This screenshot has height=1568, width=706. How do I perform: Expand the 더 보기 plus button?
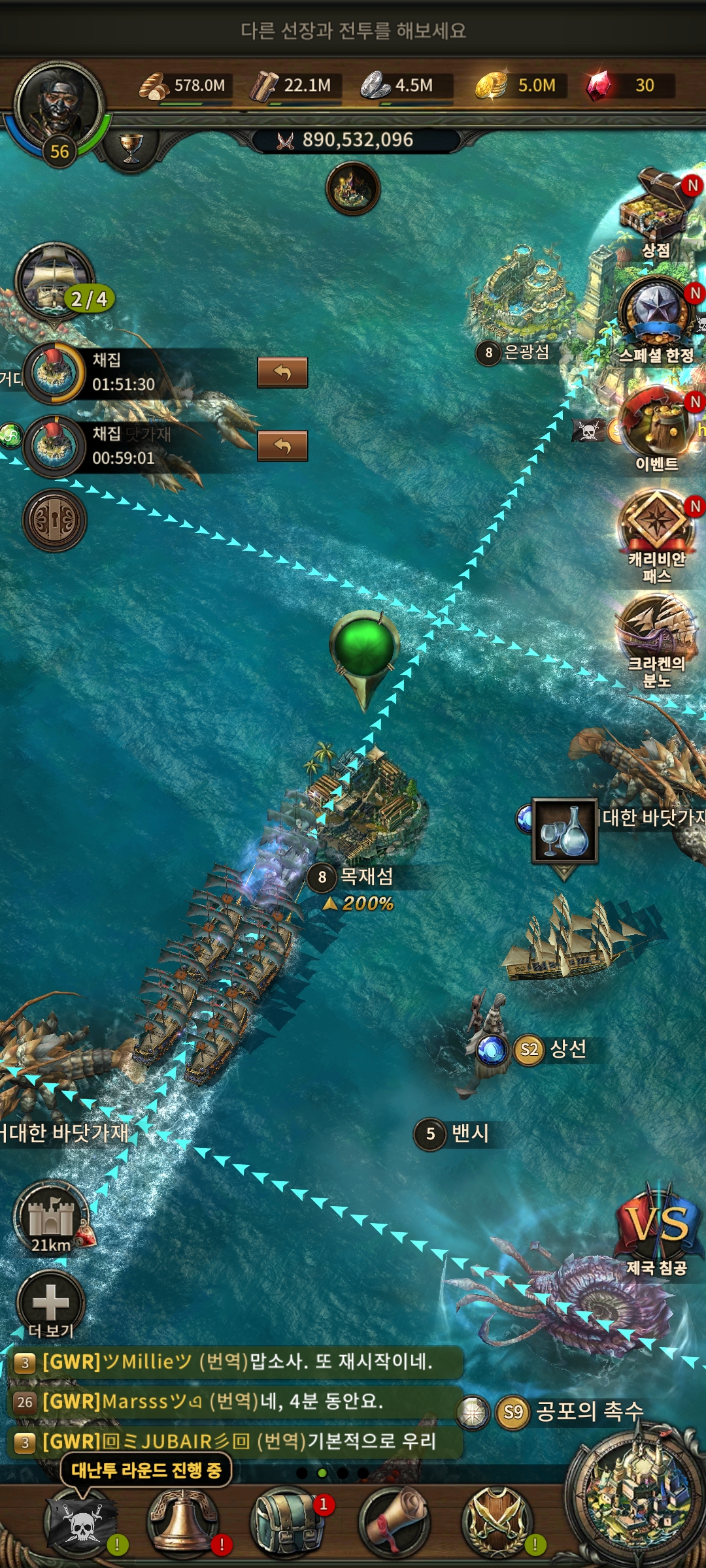pyautogui.click(x=51, y=1303)
